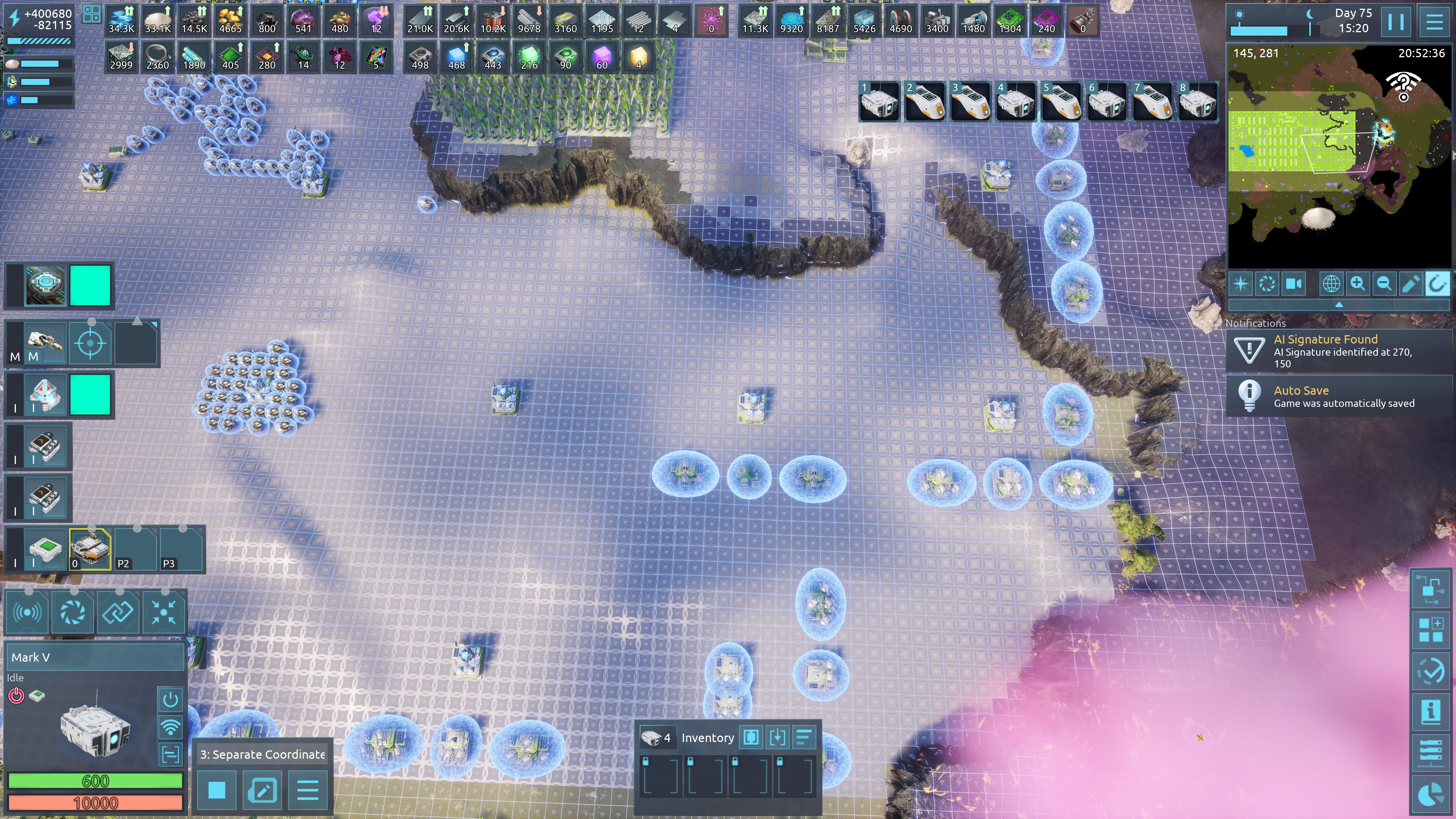This screenshot has height=819, width=1456.
Task: Zoom out the minimap
Action: [x=1384, y=283]
